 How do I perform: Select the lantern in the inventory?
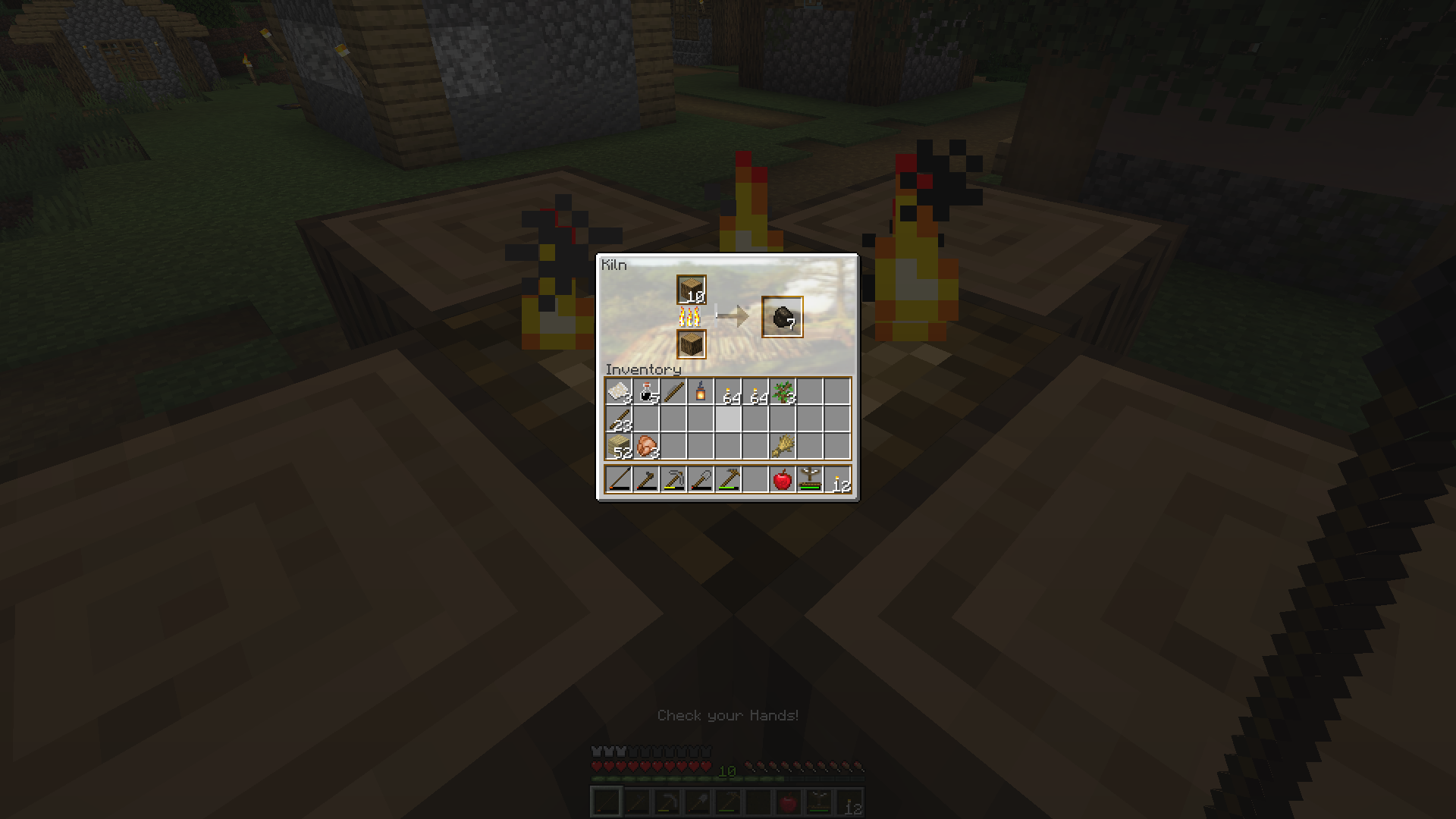(701, 391)
